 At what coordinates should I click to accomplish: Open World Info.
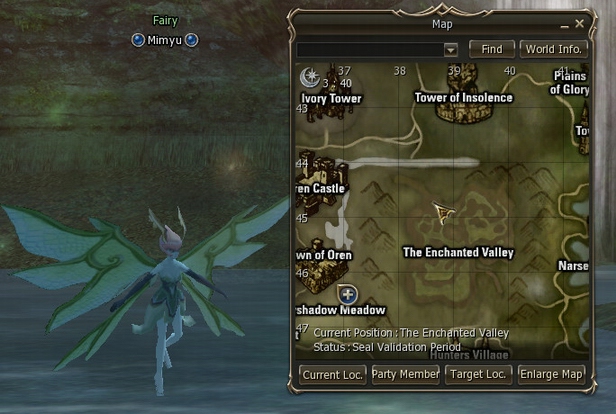[x=552, y=48]
